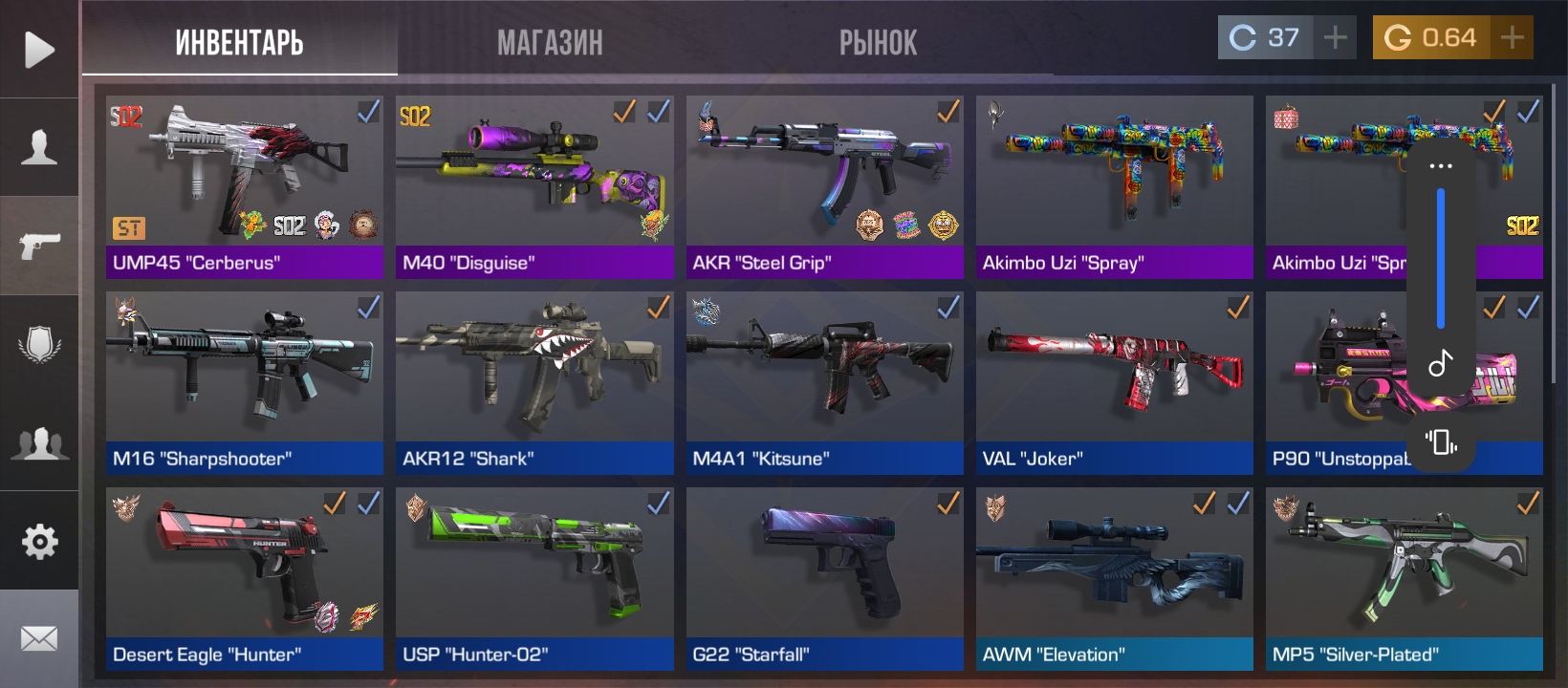Image resolution: width=1568 pixels, height=688 pixels.
Task: Select the M4A1 "Kitsune" skin
Action: click(x=824, y=382)
